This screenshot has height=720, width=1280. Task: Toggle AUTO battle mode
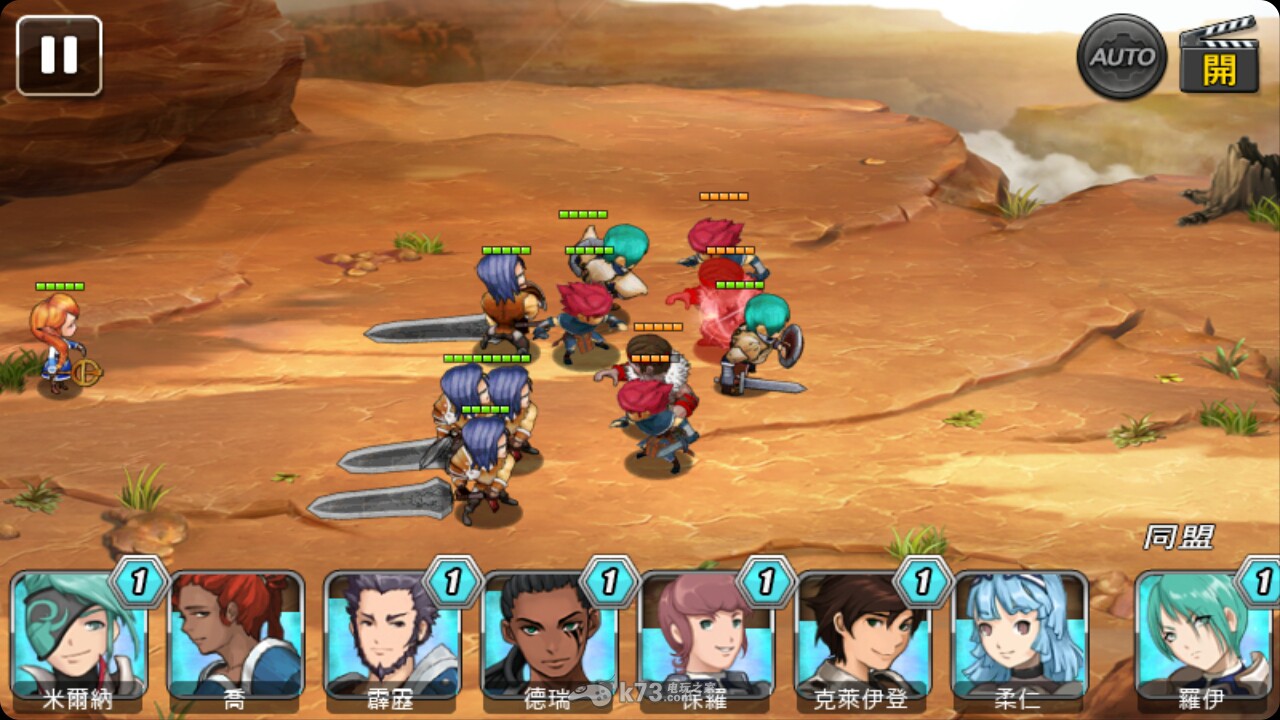(1122, 57)
